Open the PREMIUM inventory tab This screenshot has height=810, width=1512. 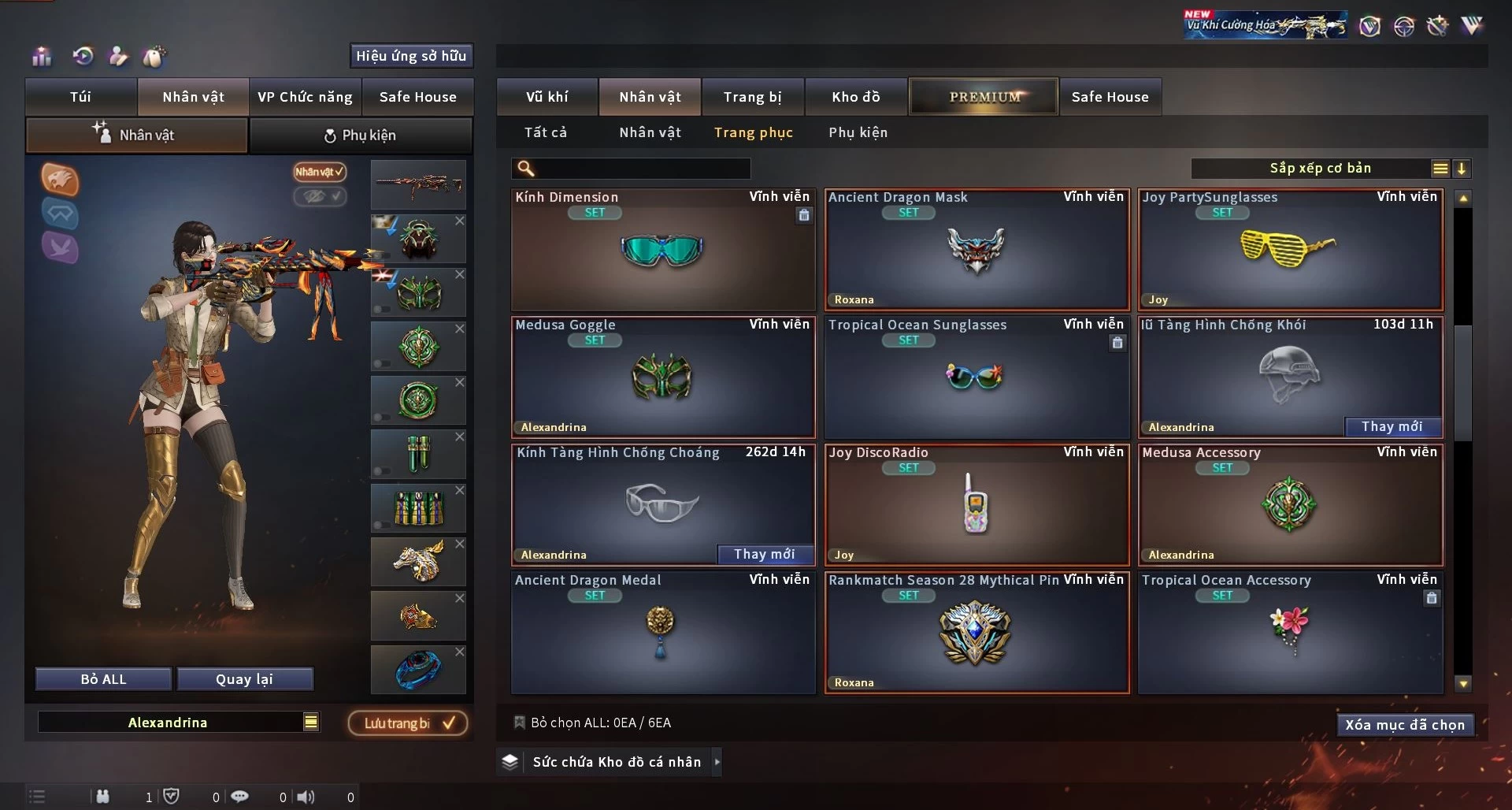[984, 97]
